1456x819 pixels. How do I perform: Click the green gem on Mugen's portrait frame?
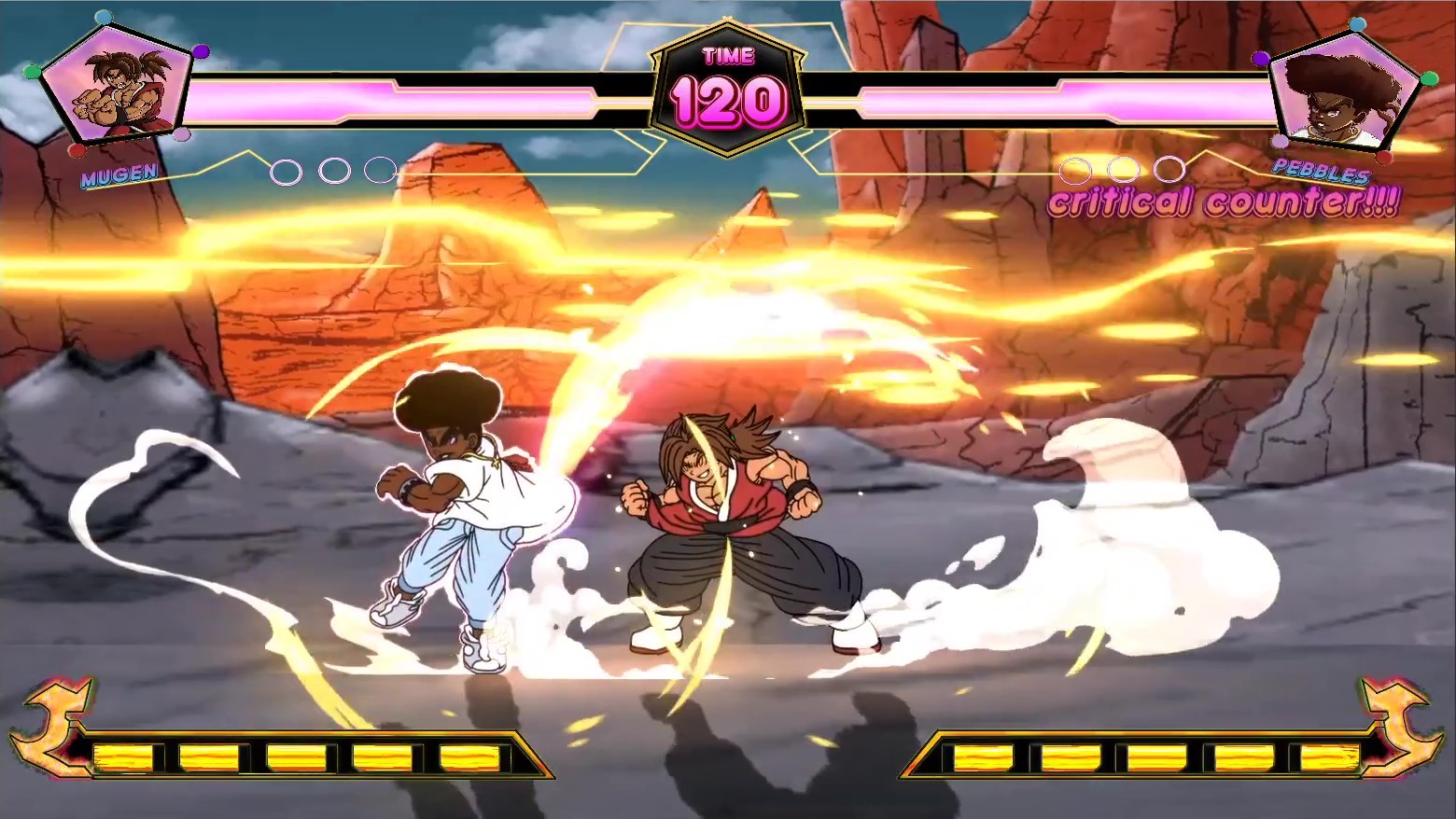click(x=31, y=73)
